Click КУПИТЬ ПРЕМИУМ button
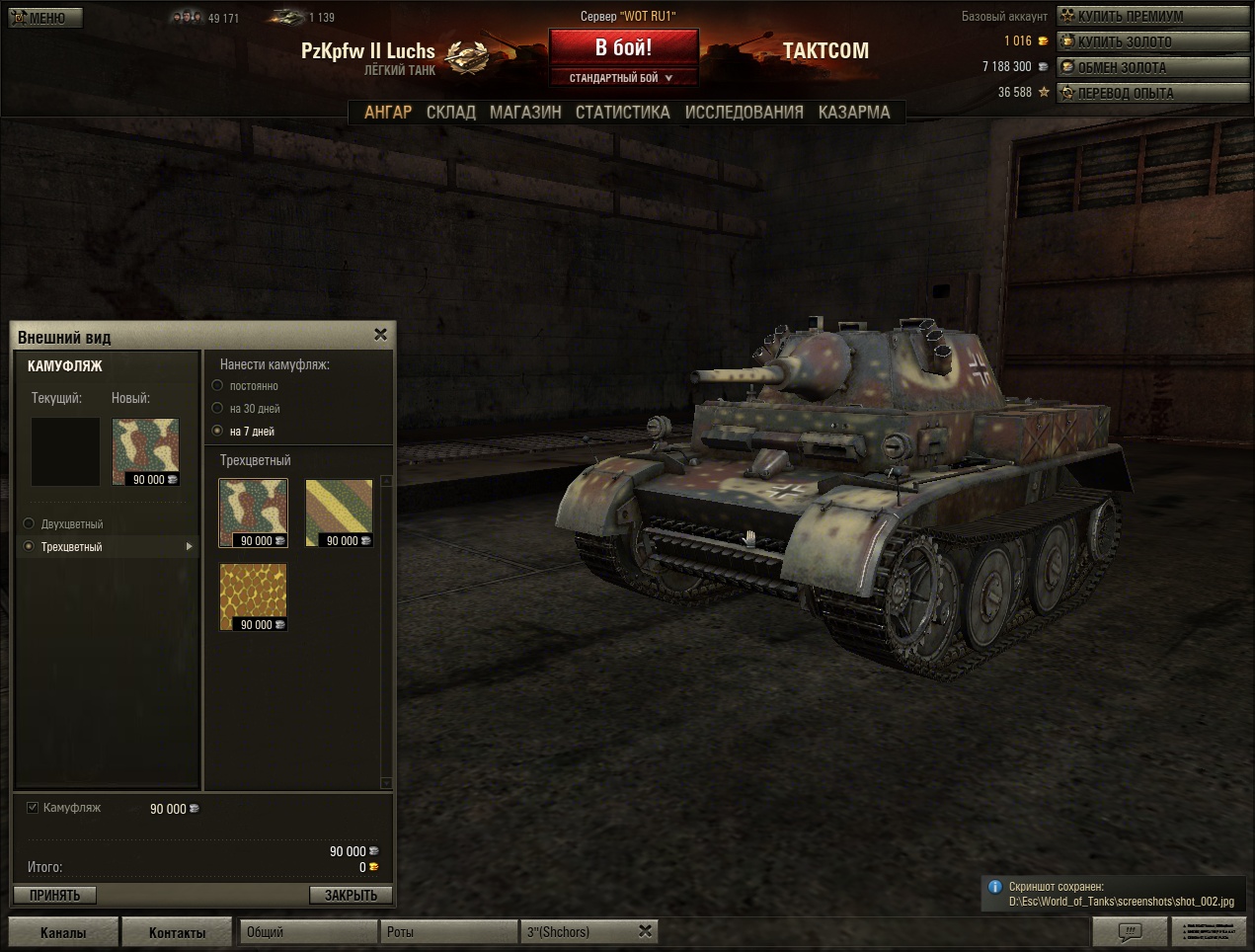This screenshot has width=1255, height=952. 1128,16
